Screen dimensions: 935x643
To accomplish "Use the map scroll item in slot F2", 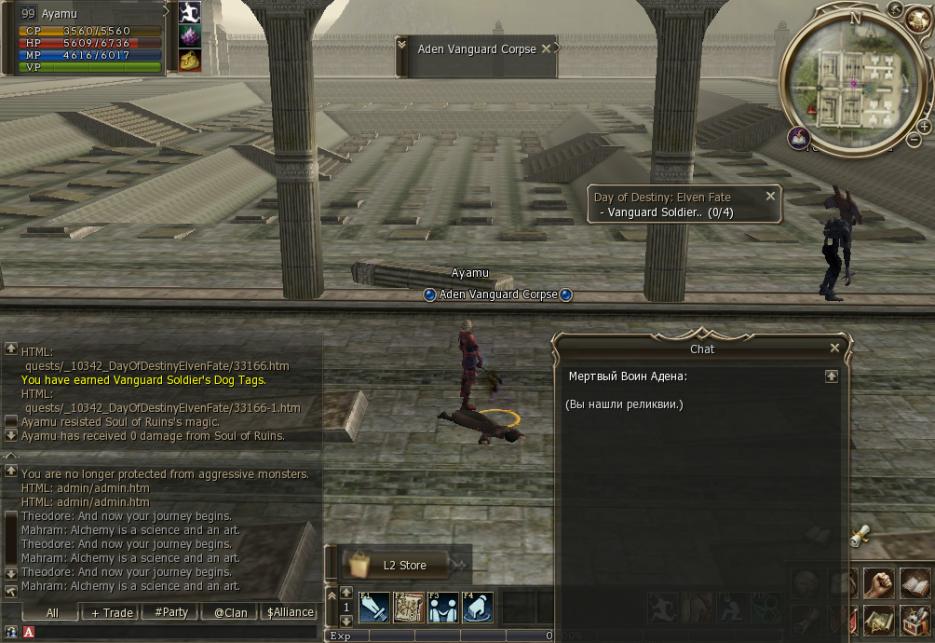I will tap(408, 607).
